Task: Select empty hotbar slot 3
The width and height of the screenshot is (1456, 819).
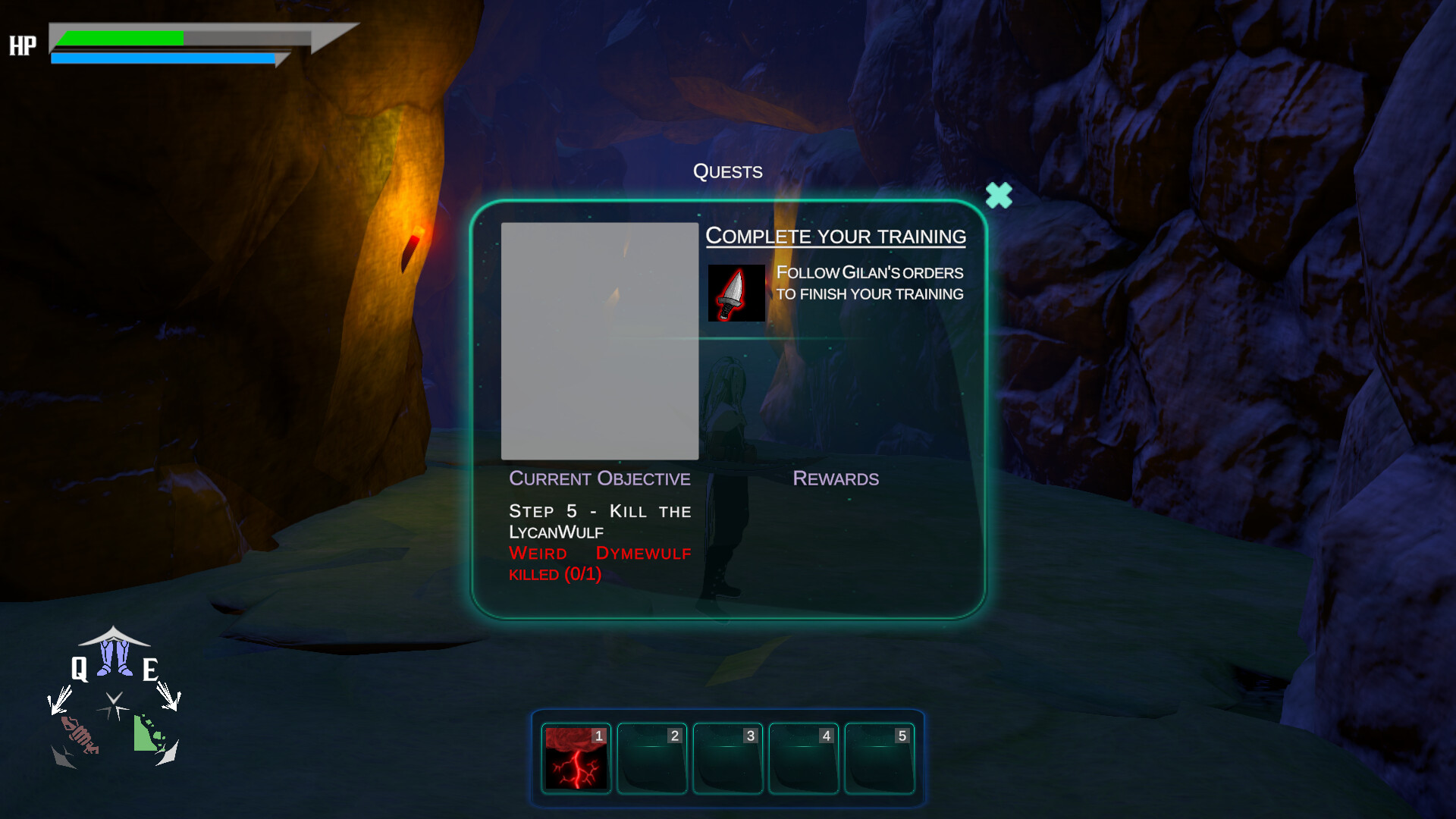Action: [727, 758]
